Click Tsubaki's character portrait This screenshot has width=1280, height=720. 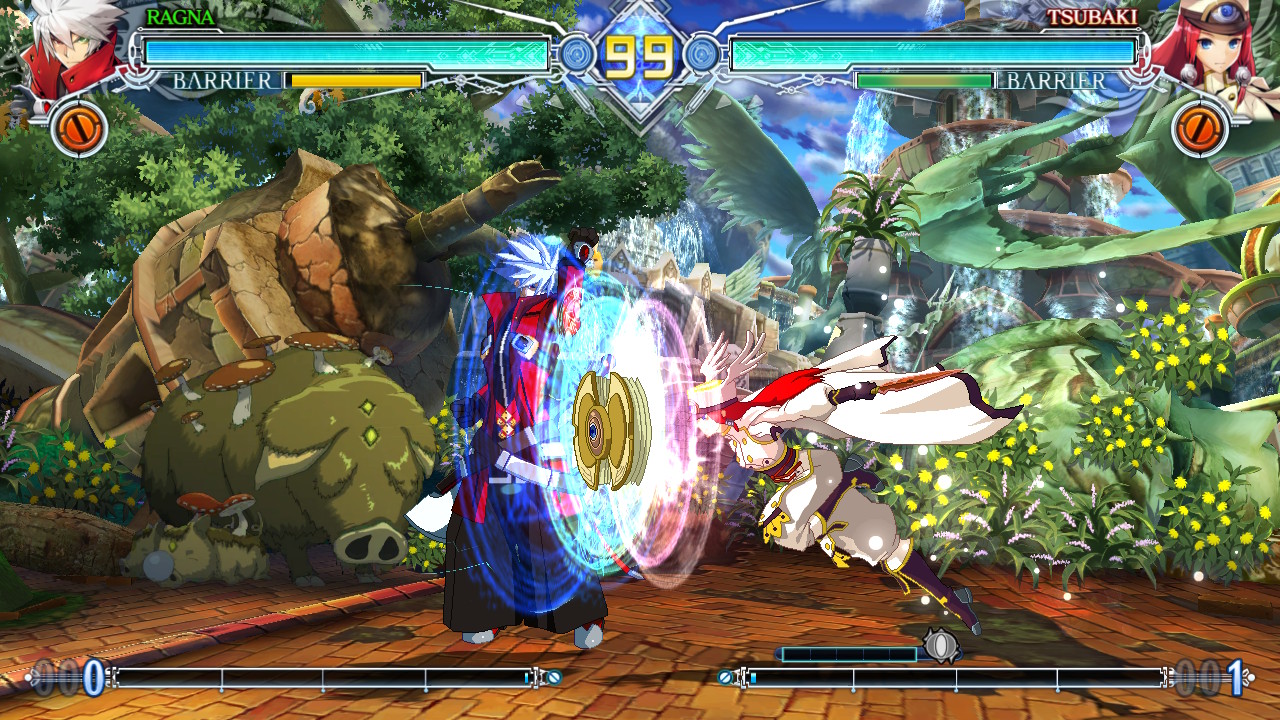[x=1213, y=50]
